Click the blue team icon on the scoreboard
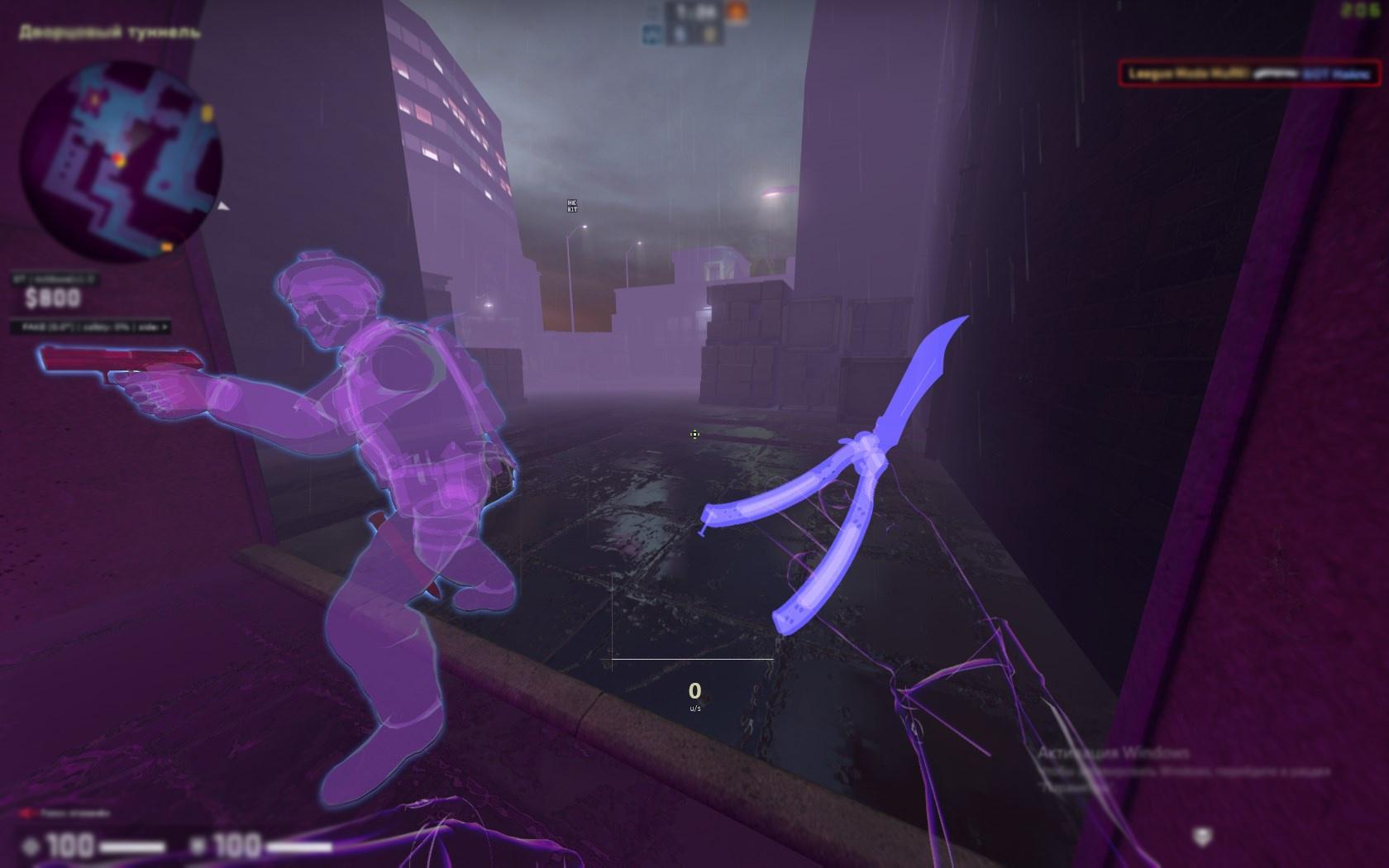Image resolution: width=1389 pixels, height=868 pixels. [652, 35]
